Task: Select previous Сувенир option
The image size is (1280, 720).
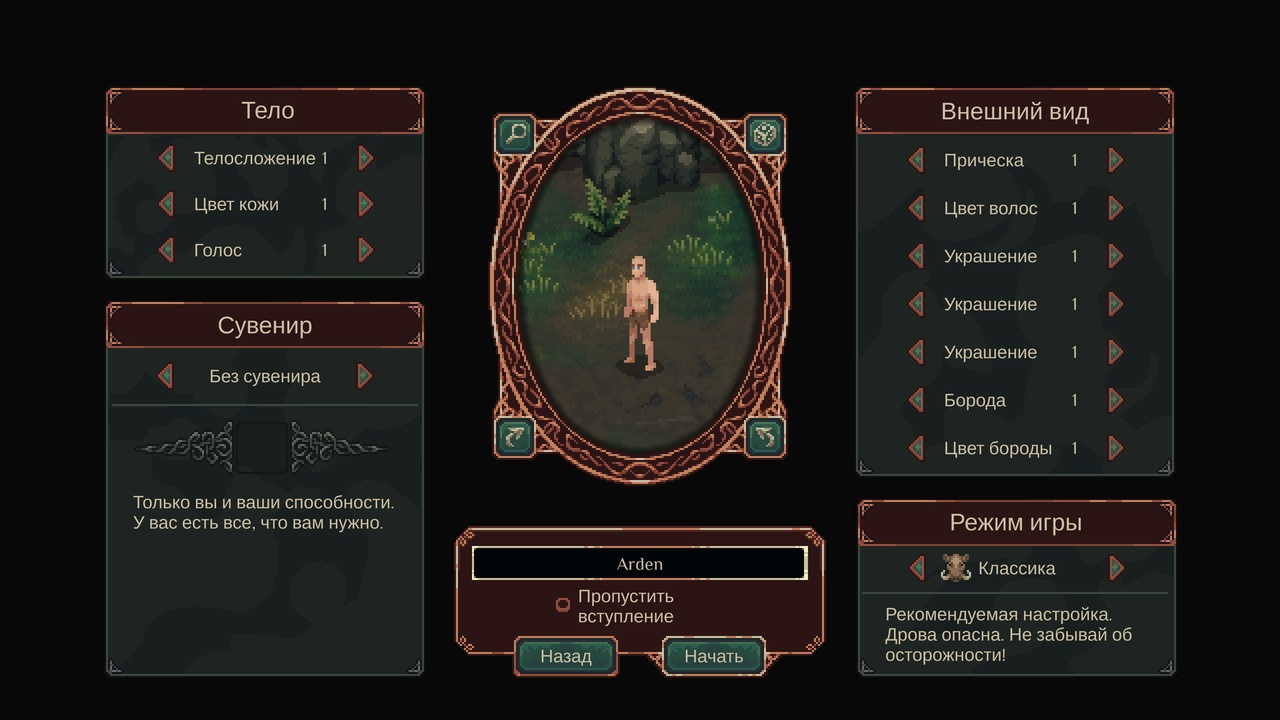Action: (x=166, y=376)
